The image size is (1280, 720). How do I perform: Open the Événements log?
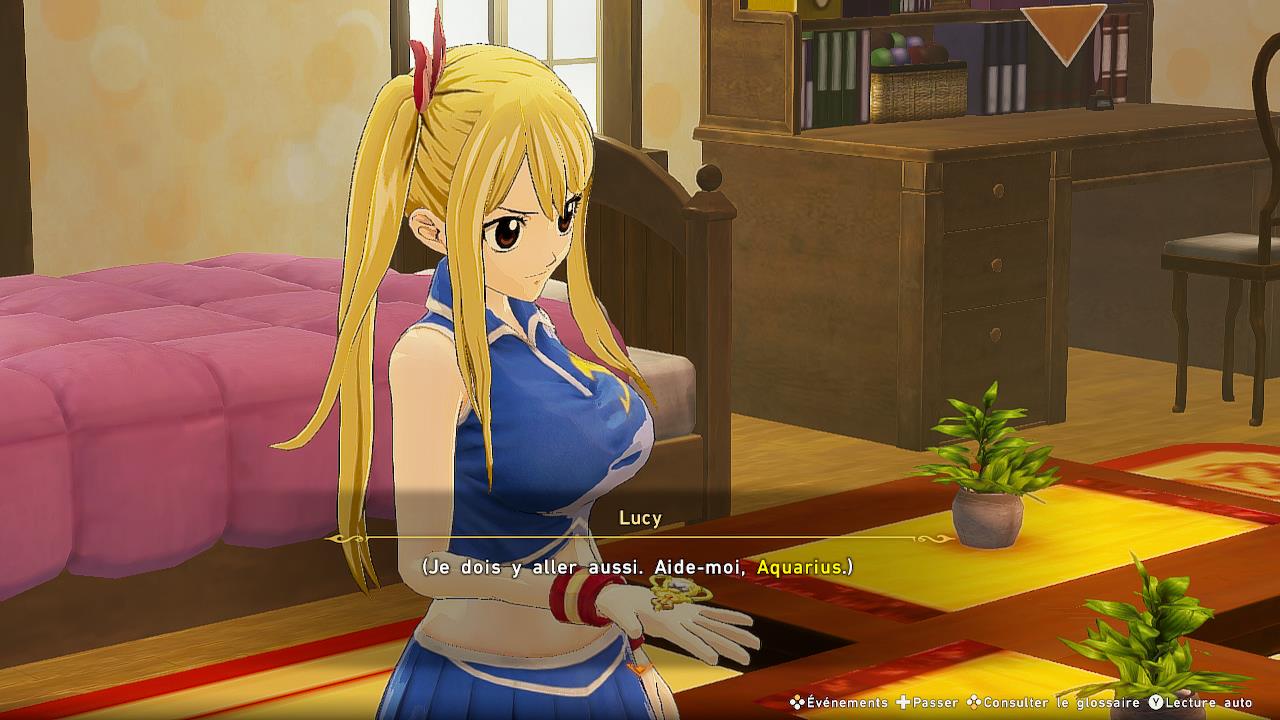[x=838, y=703]
